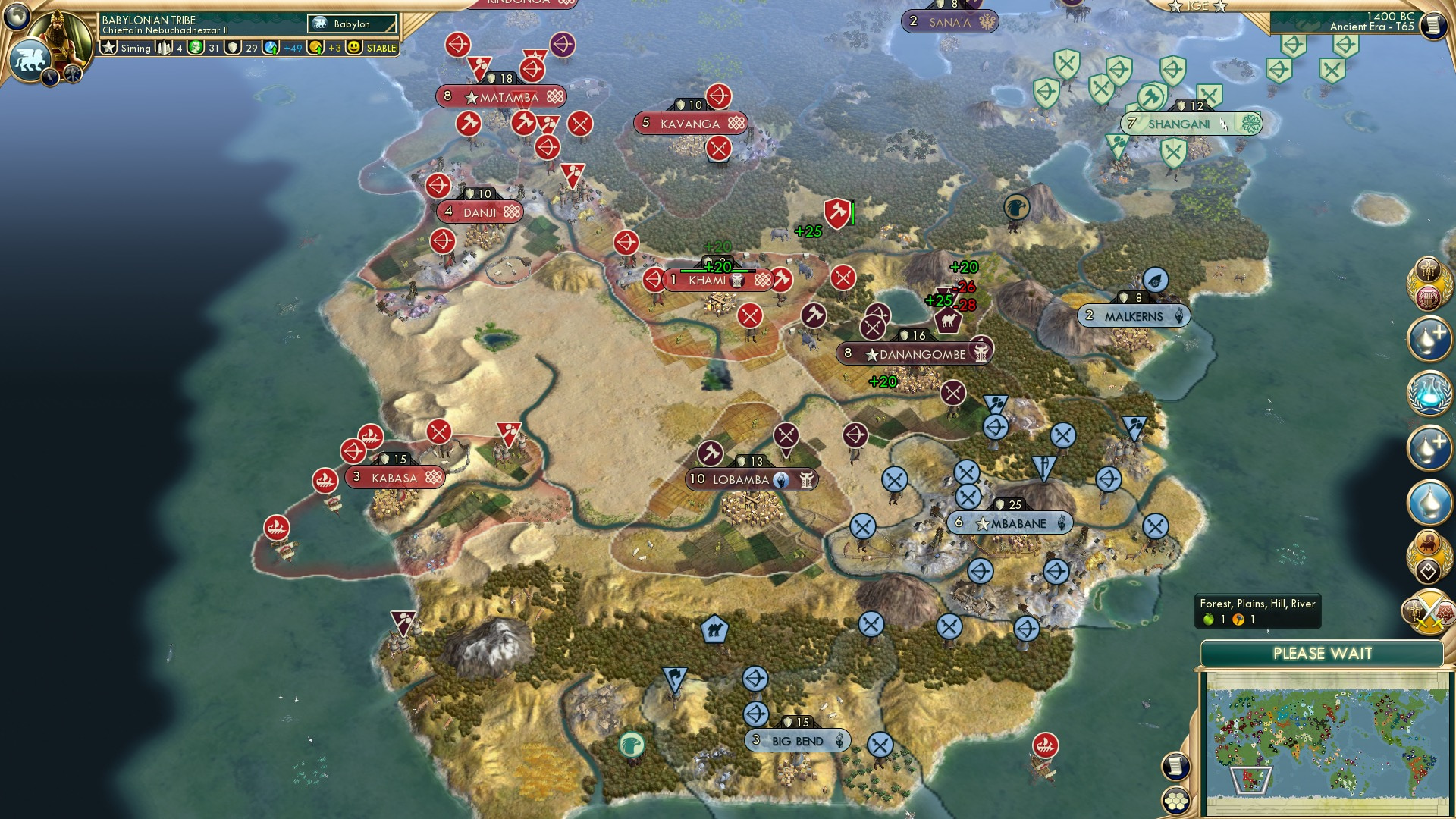
Task: Open the Economic overview bull icon
Action: tap(1429, 541)
